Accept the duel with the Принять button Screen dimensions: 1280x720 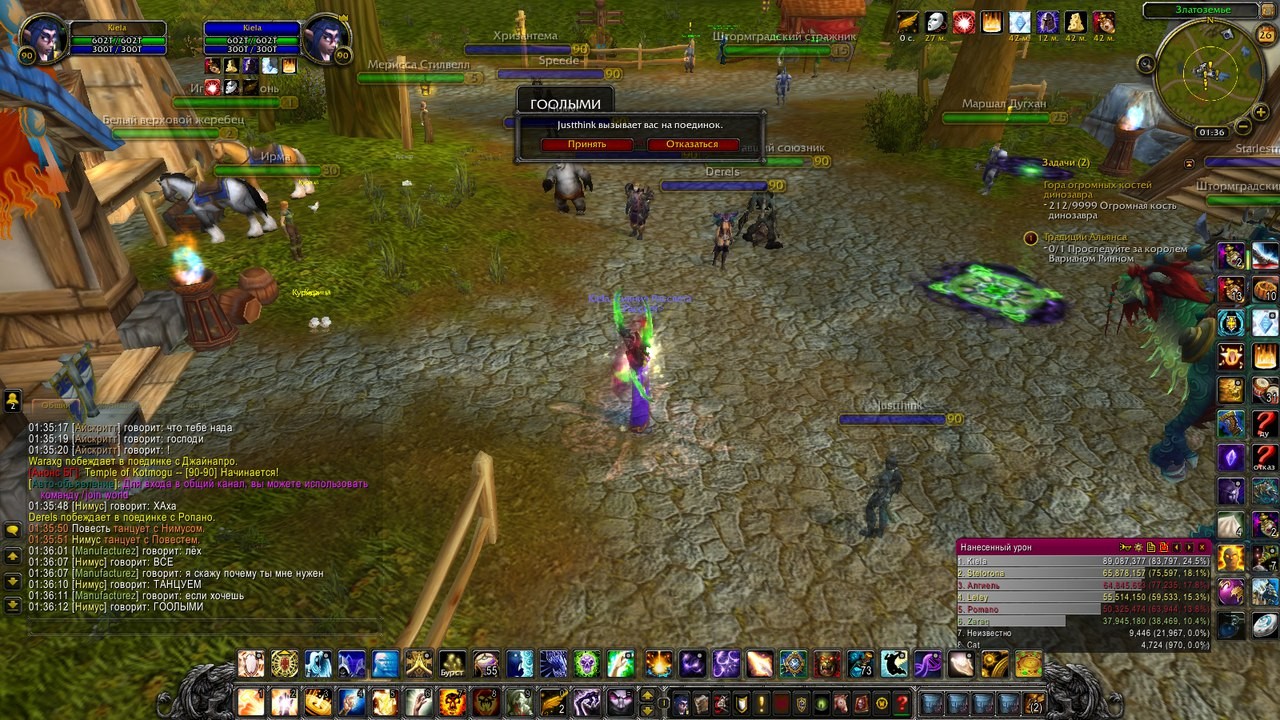point(587,144)
